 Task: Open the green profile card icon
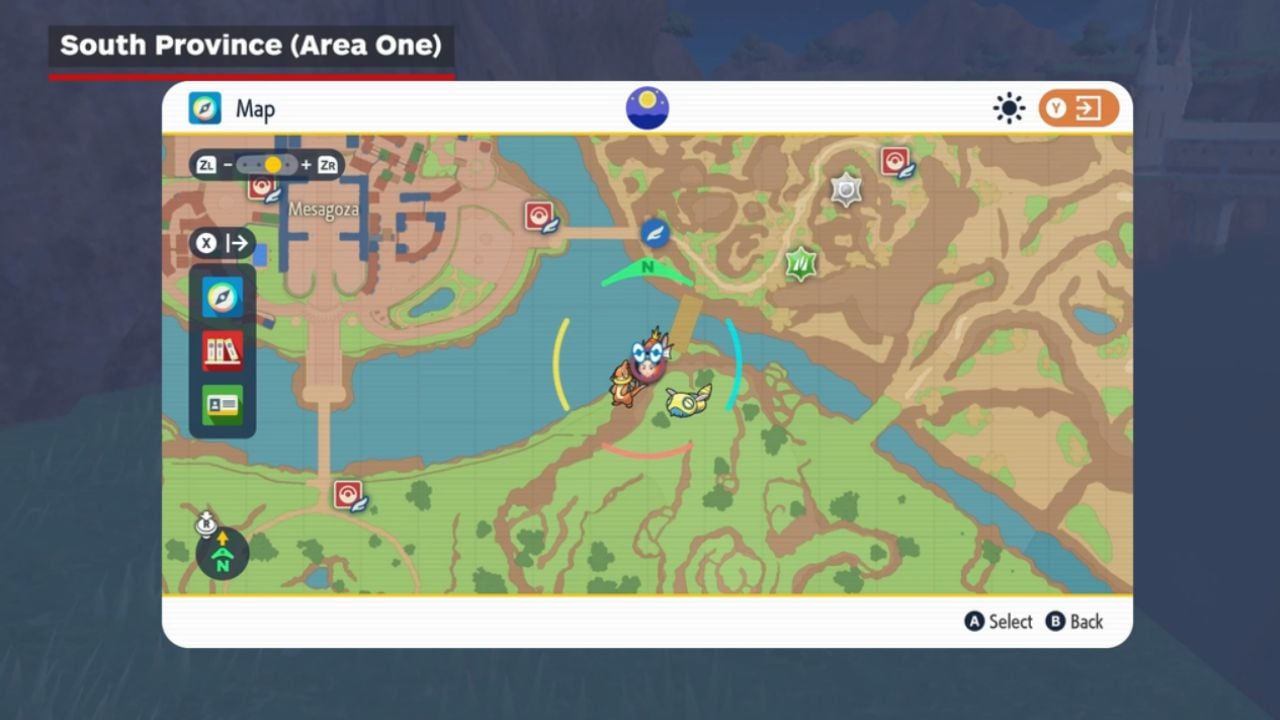coord(222,404)
